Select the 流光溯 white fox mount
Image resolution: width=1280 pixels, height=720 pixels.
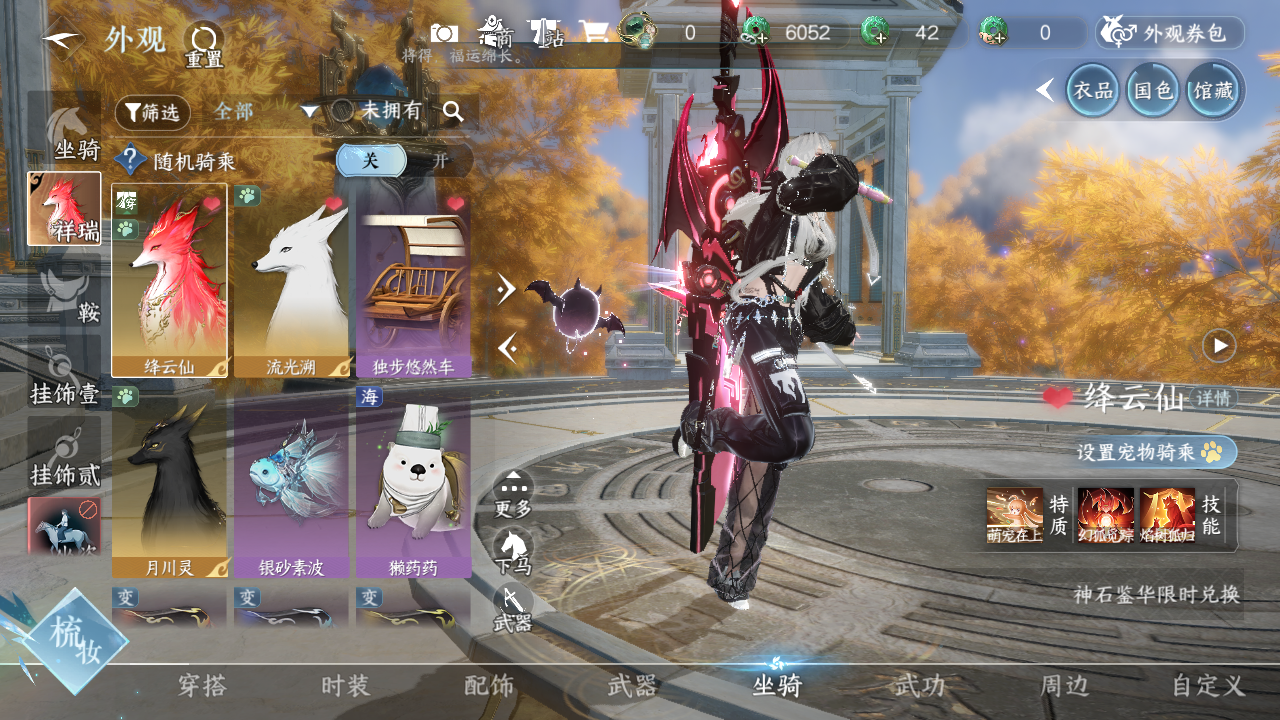click(x=291, y=280)
